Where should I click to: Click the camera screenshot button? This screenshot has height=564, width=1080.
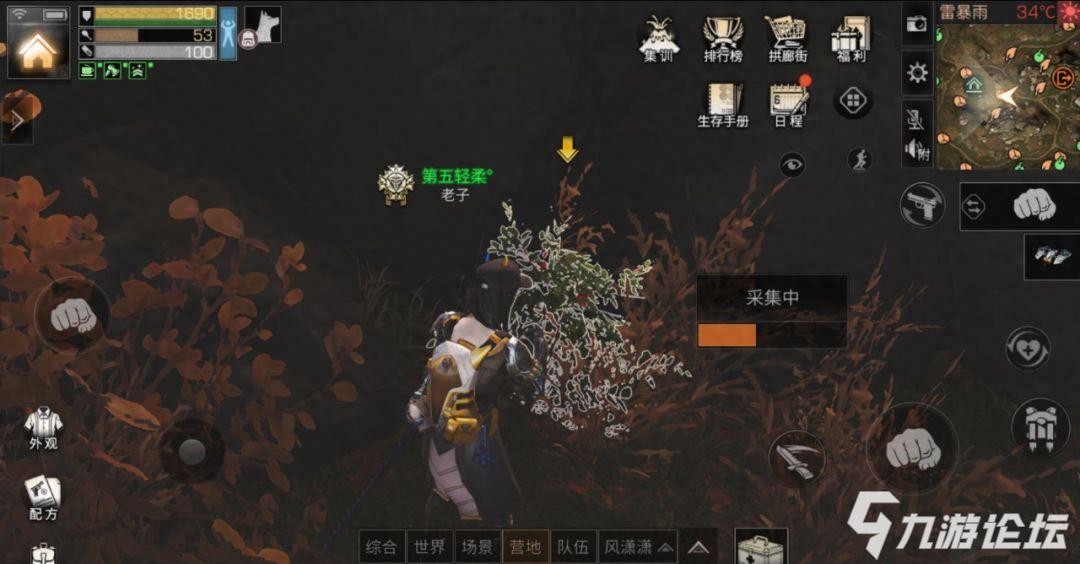916,22
